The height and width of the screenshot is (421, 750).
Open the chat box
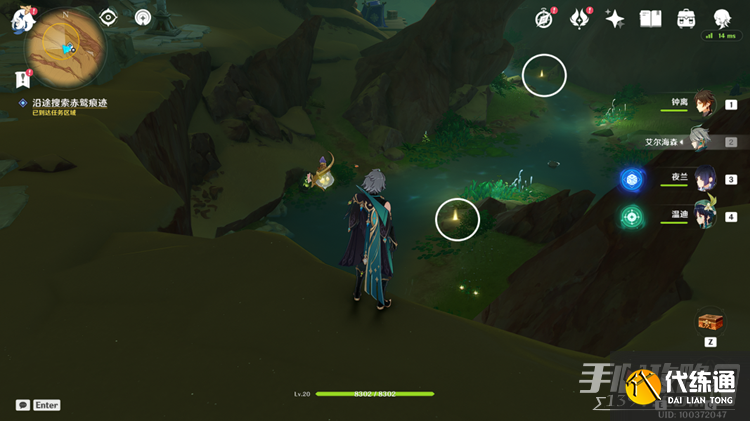click(x=23, y=405)
